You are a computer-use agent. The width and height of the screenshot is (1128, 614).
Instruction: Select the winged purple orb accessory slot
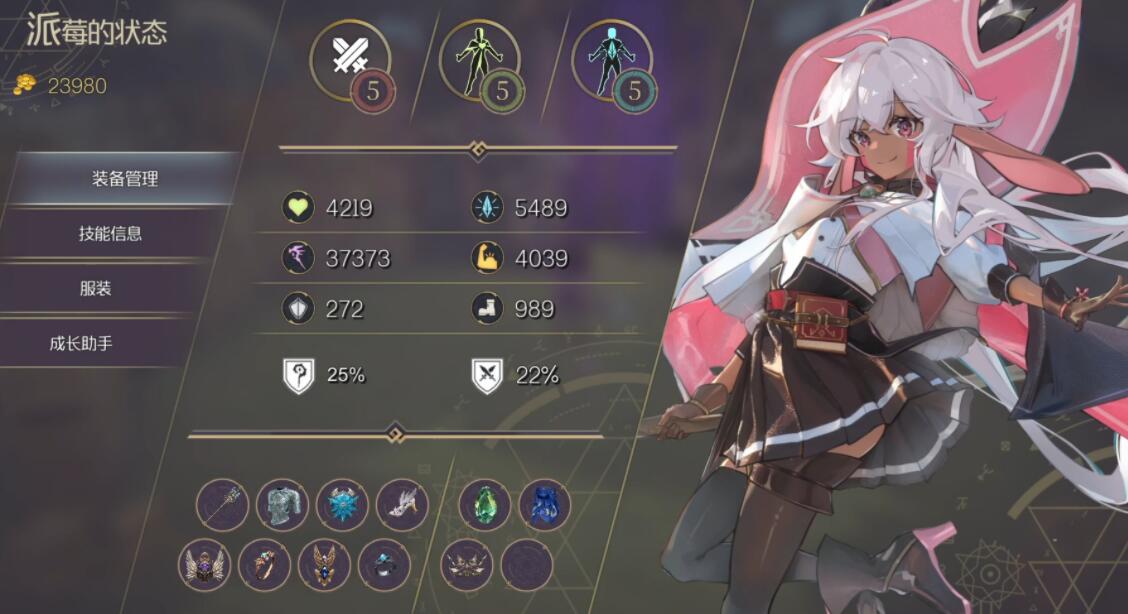click(x=204, y=564)
